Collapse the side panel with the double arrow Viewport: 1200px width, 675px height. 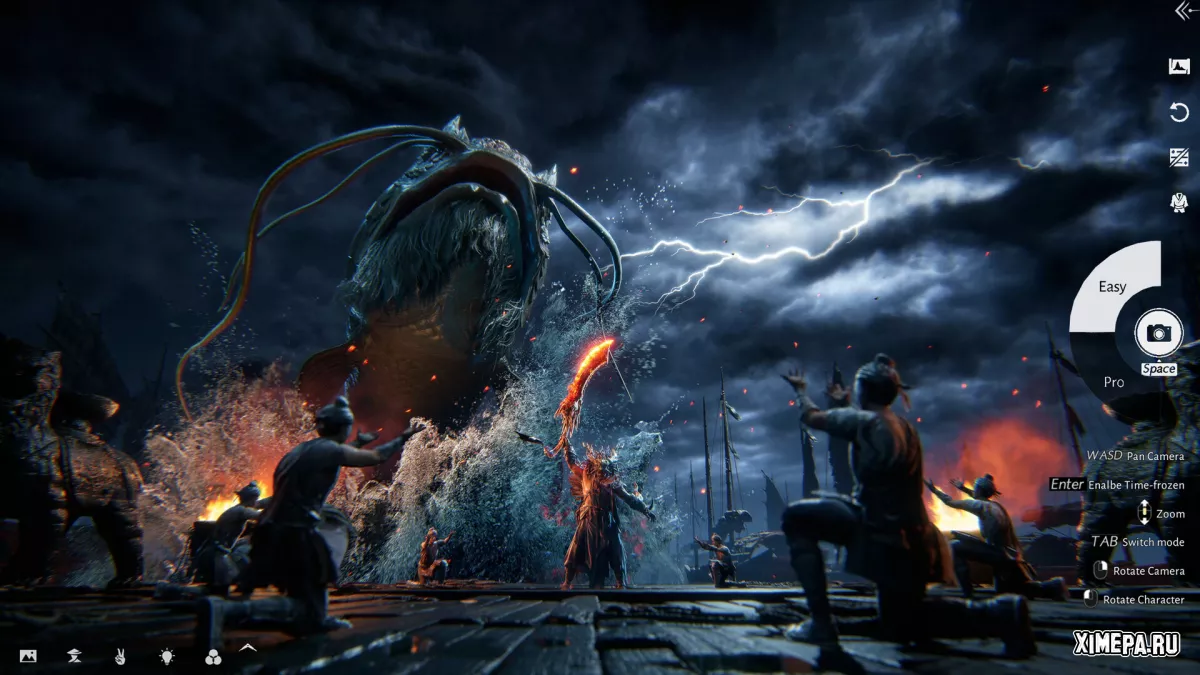coord(1183,10)
